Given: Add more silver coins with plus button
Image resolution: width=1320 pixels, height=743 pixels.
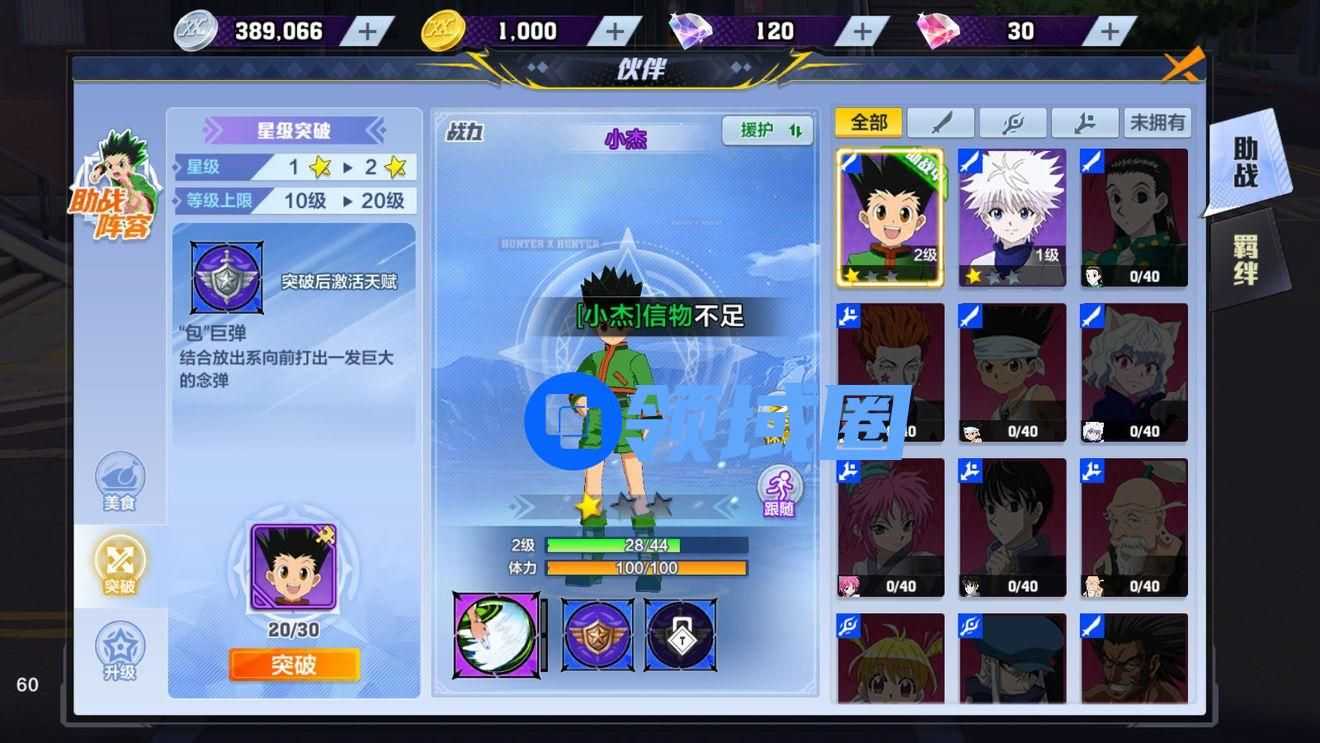Looking at the screenshot, I should pos(368,31).
